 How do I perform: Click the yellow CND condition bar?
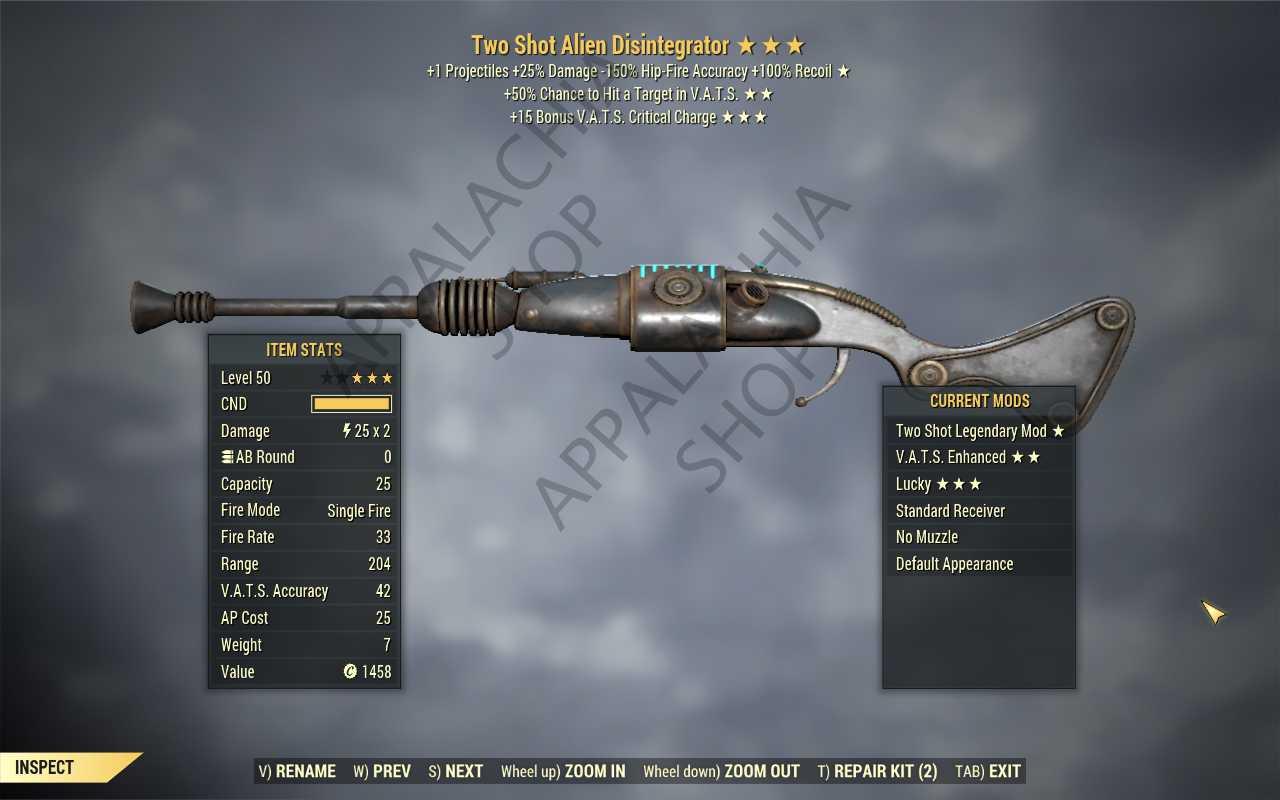click(350, 404)
